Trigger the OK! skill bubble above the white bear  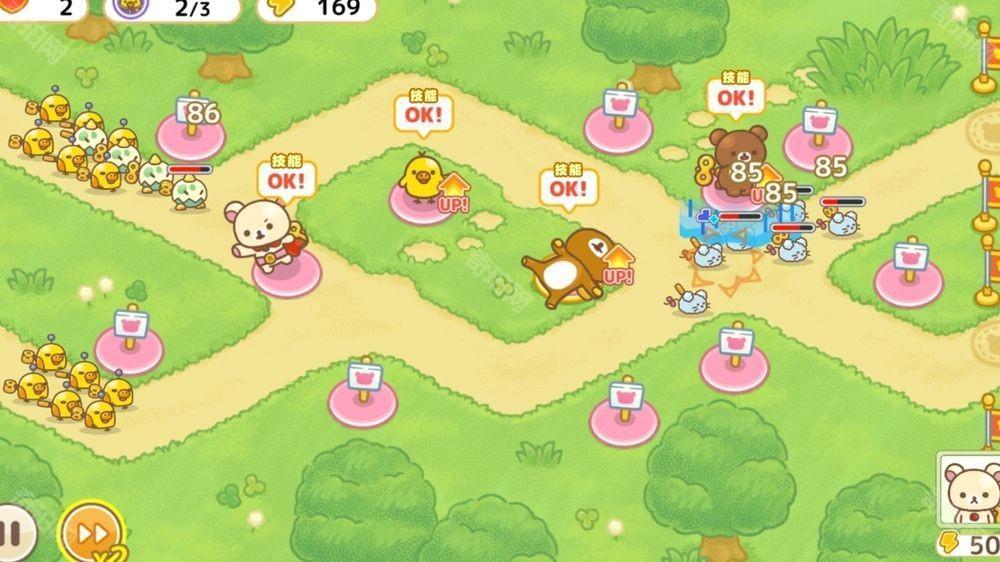286,181
